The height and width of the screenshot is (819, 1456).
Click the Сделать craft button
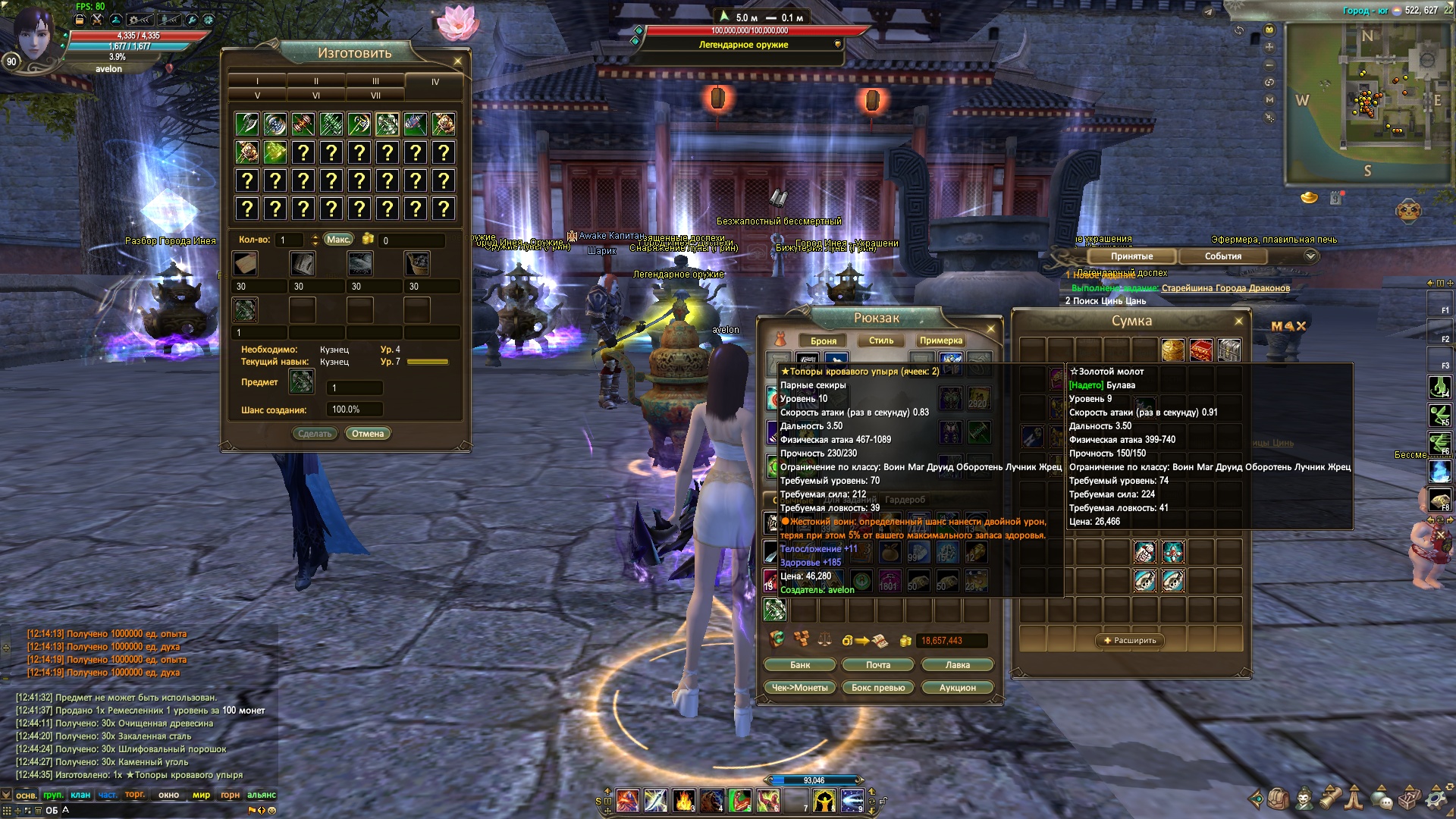(x=315, y=434)
